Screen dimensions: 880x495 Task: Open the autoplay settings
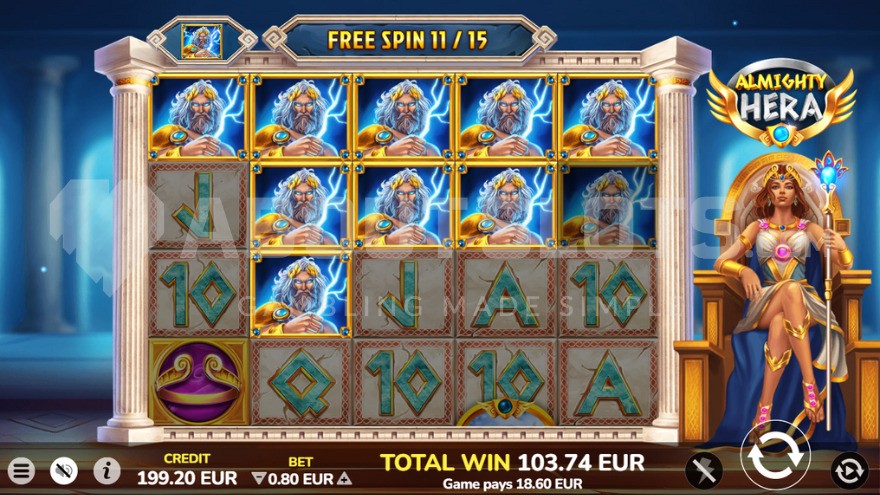849,470
